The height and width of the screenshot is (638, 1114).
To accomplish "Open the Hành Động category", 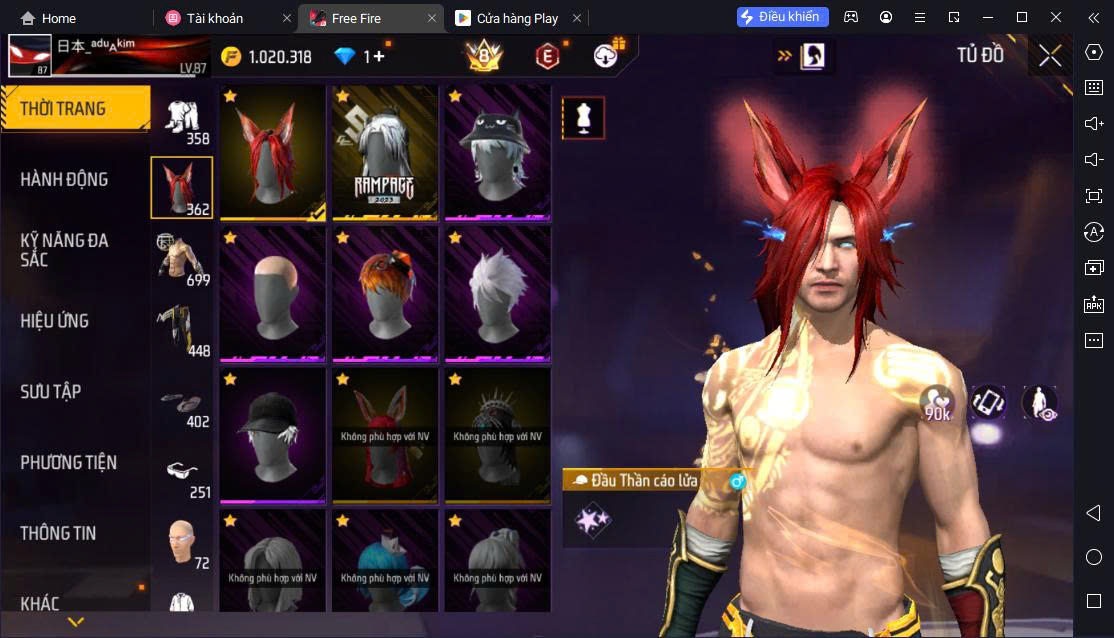I will coord(64,180).
